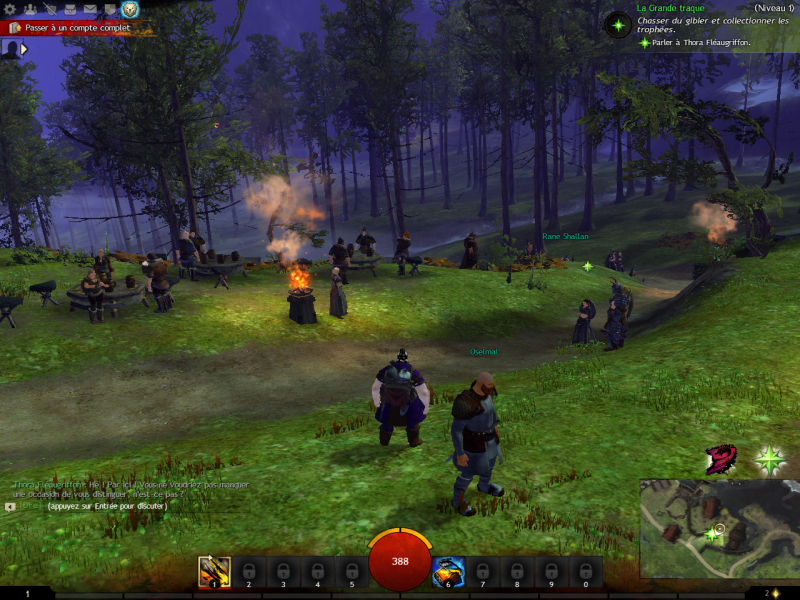Open the gear options menu

pos(11,9)
